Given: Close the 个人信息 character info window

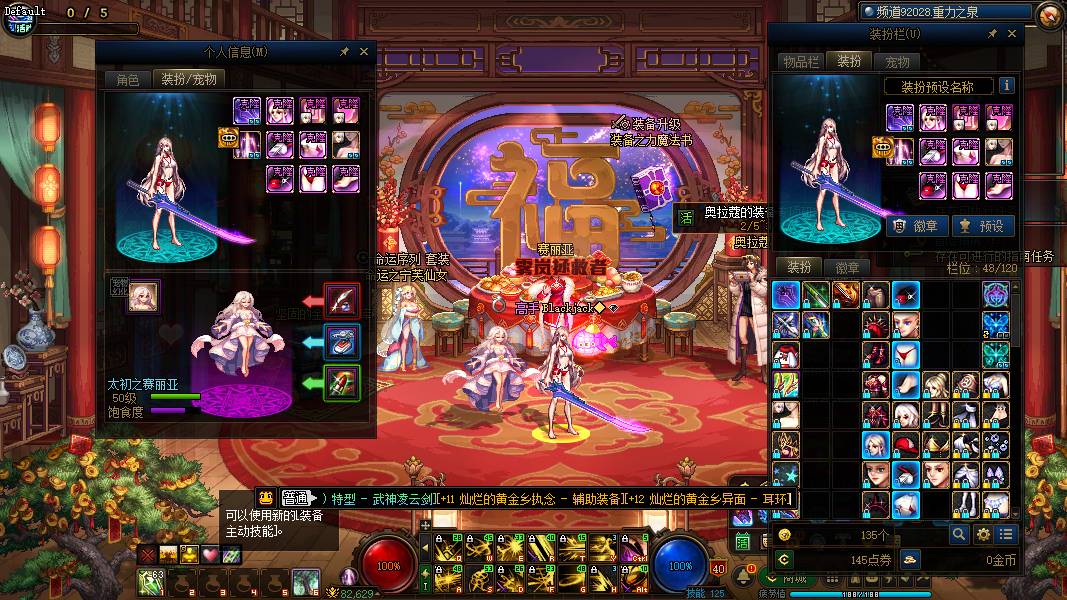Looking at the screenshot, I should (364, 52).
